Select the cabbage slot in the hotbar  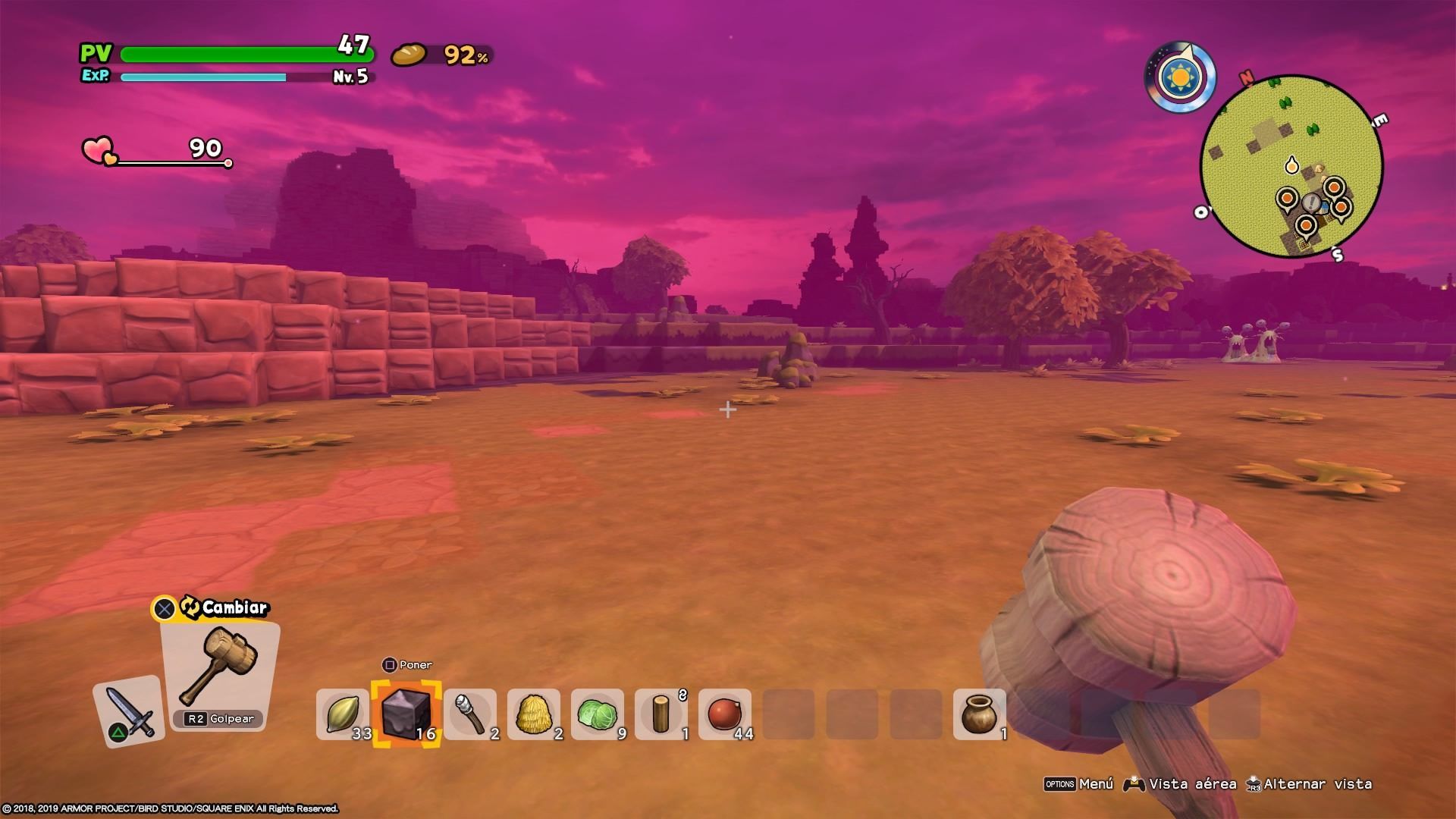point(597,714)
